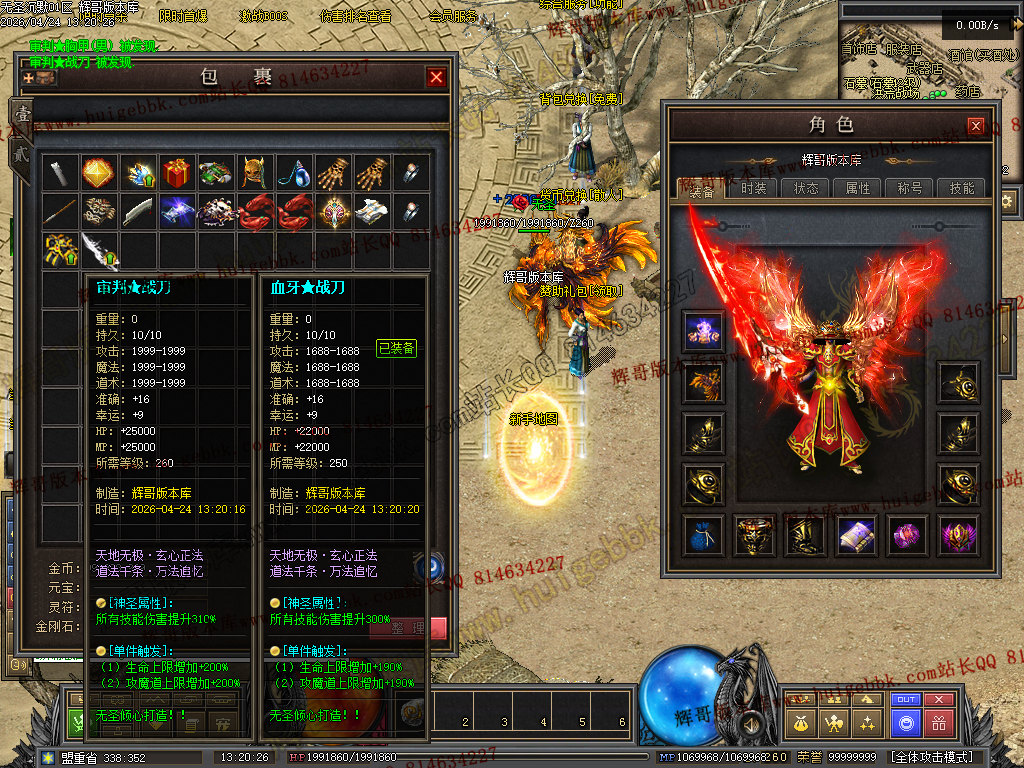Click the blue OUT button

point(906,700)
